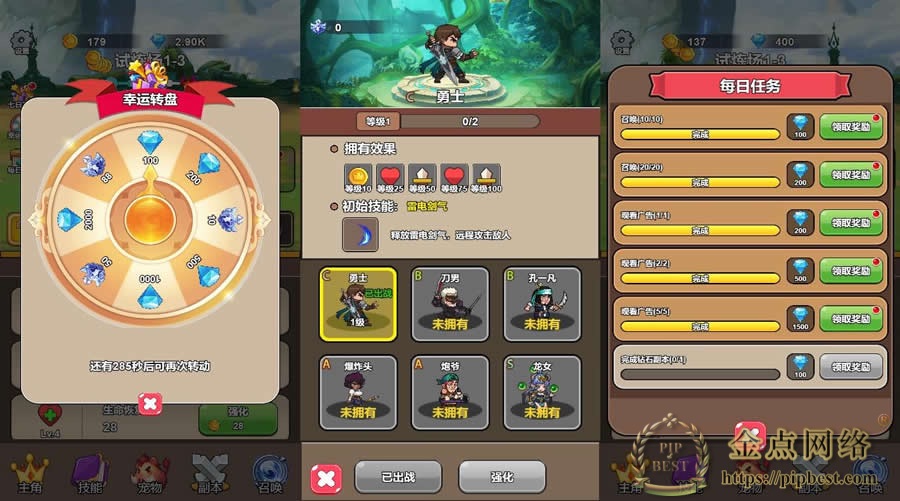
Task: Click the grayed 领取奖励 for 完成钻石副本
Action: (x=851, y=366)
